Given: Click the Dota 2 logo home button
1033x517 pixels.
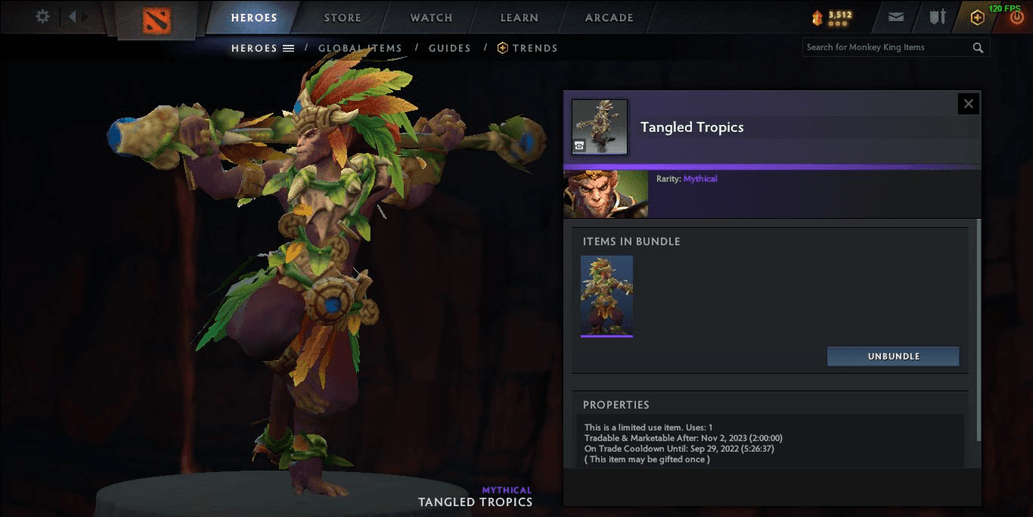Looking at the screenshot, I should coord(156,18).
